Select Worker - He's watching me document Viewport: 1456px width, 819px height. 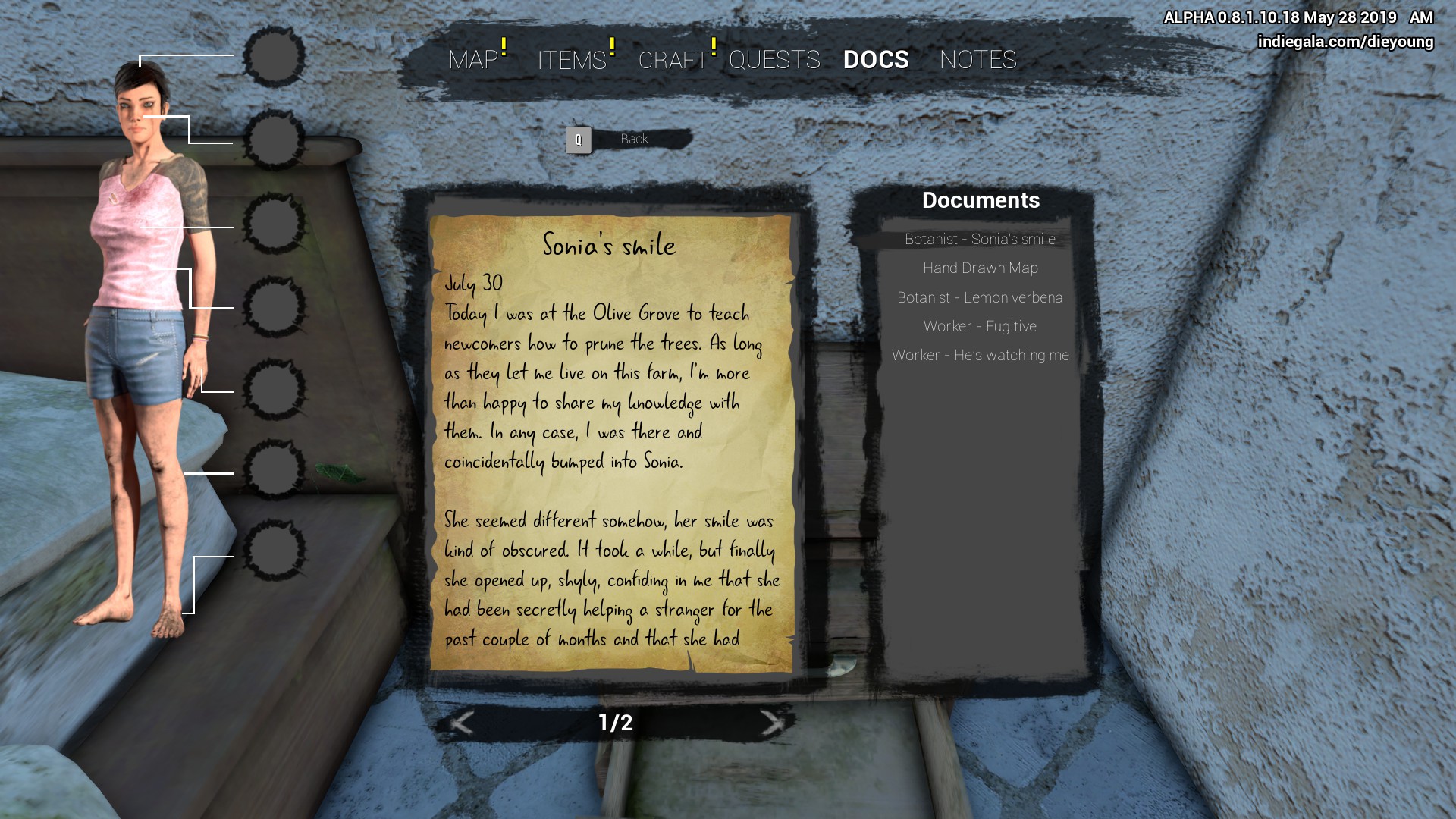[980, 355]
